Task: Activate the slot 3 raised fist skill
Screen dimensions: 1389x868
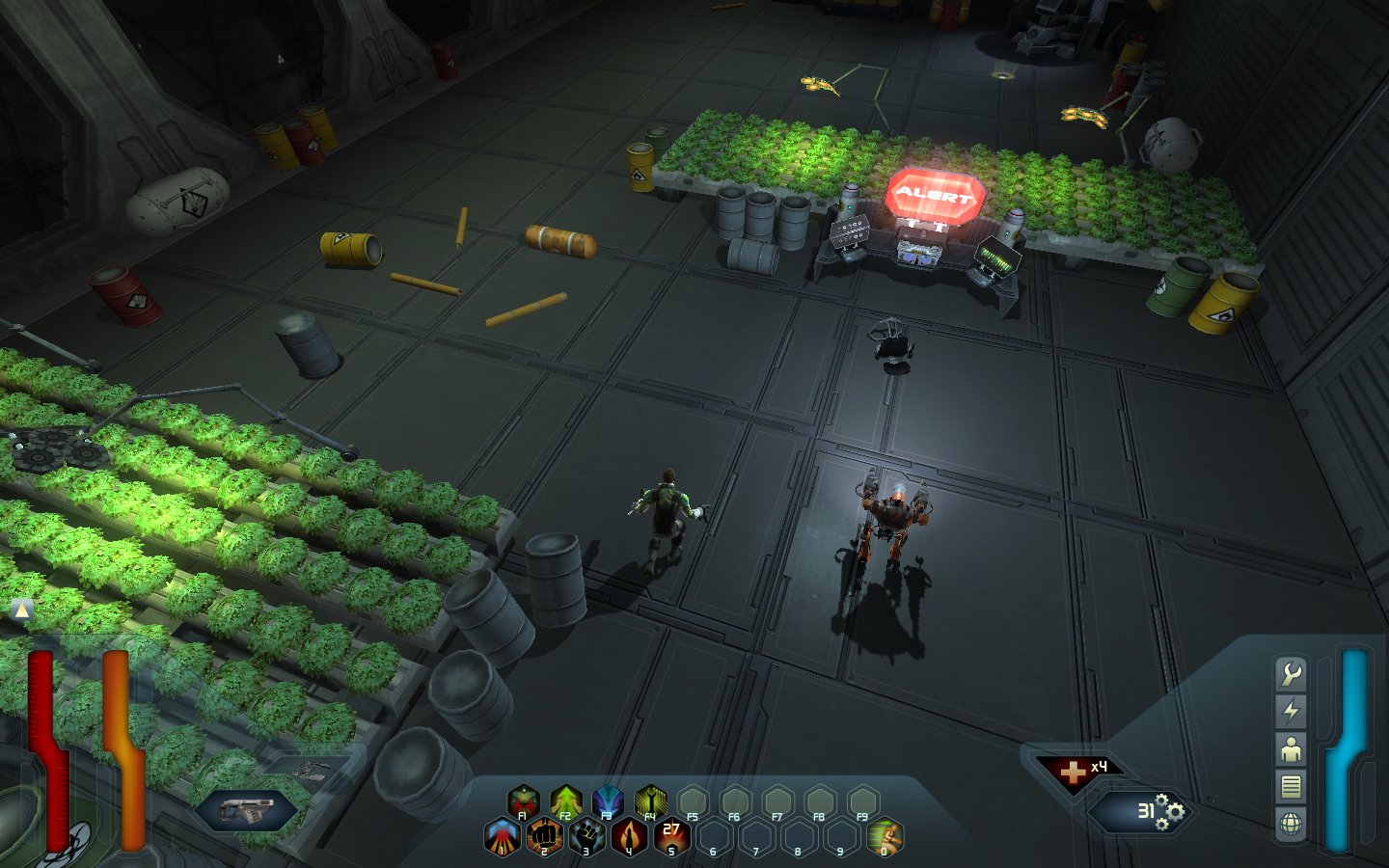Action: (586, 836)
